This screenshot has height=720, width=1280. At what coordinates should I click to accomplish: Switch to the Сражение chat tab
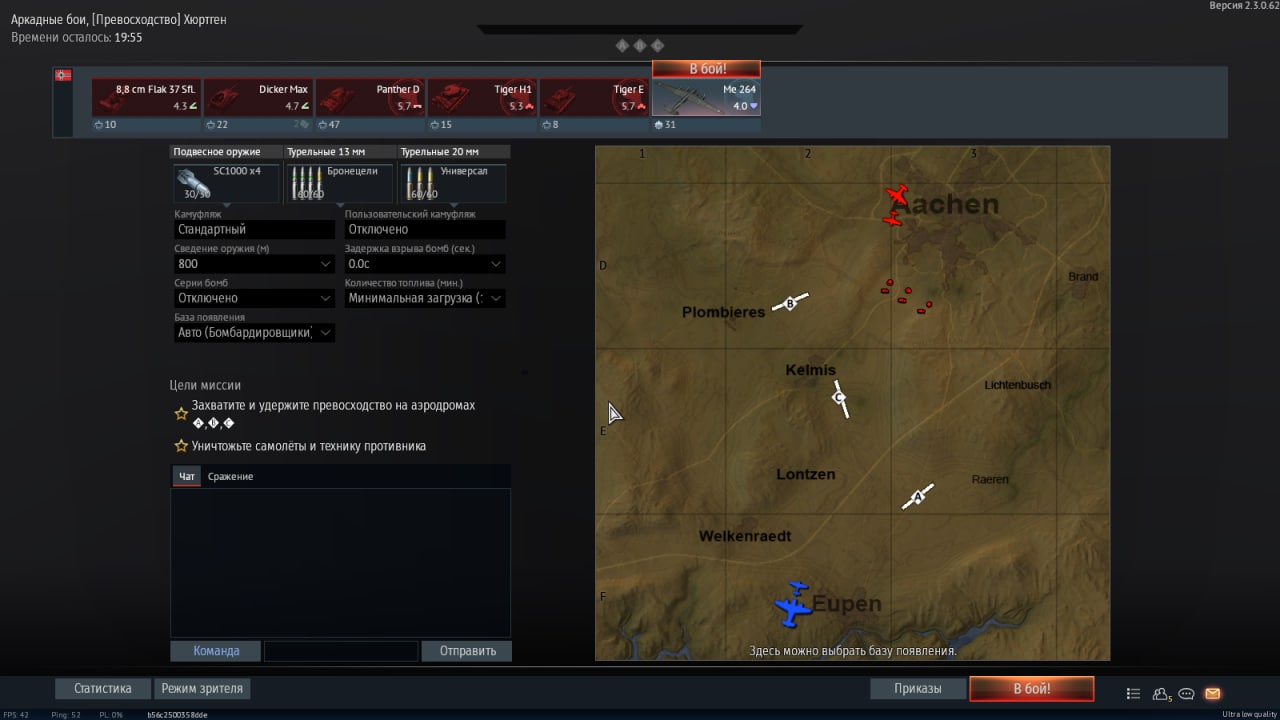click(x=230, y=477)
